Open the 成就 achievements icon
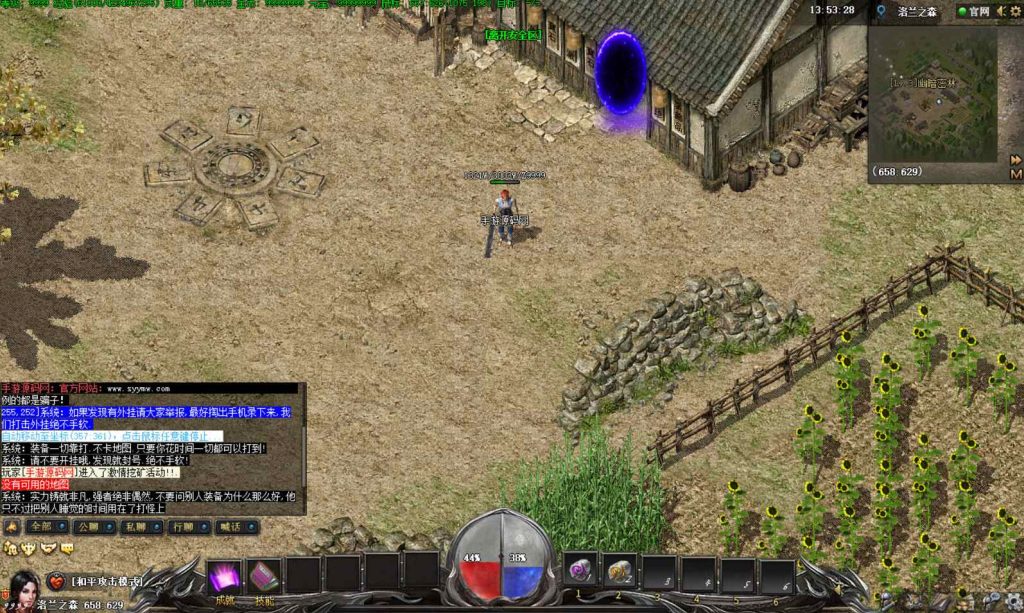1024x613 pixels. pos(224,577)
